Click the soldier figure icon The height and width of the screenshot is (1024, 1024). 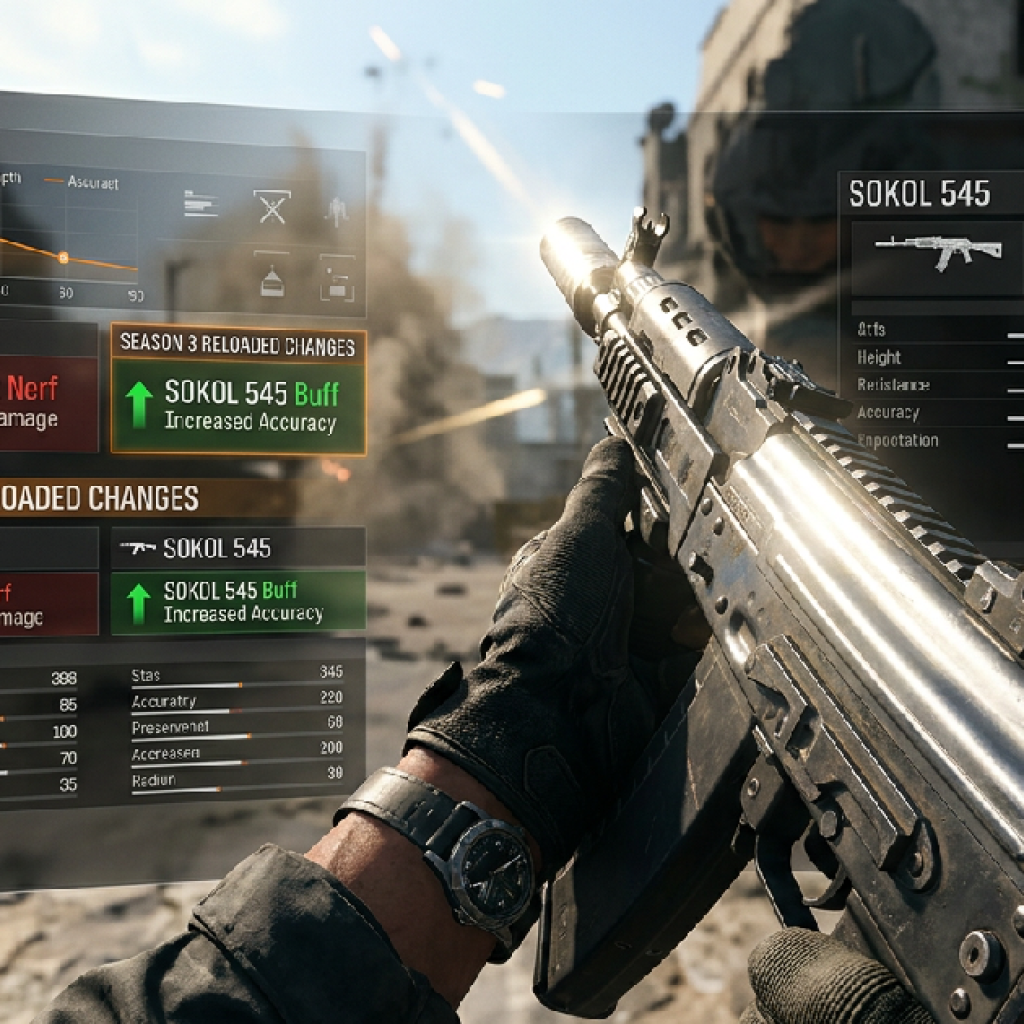coord(335,209)
